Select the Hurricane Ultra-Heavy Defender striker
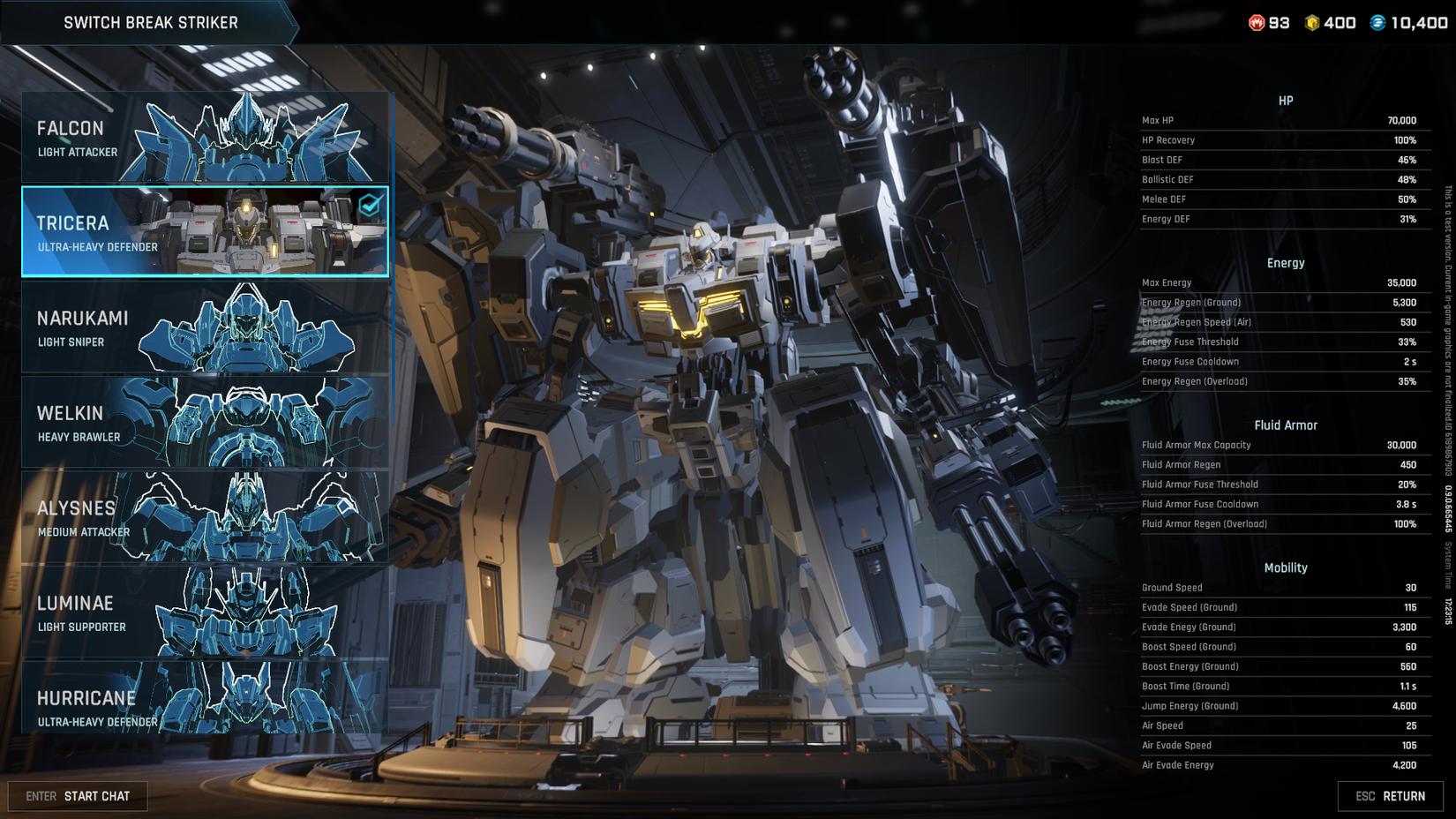Image resolution: width=1456 pixels, height=819 pixels. (x=203, y=706)
